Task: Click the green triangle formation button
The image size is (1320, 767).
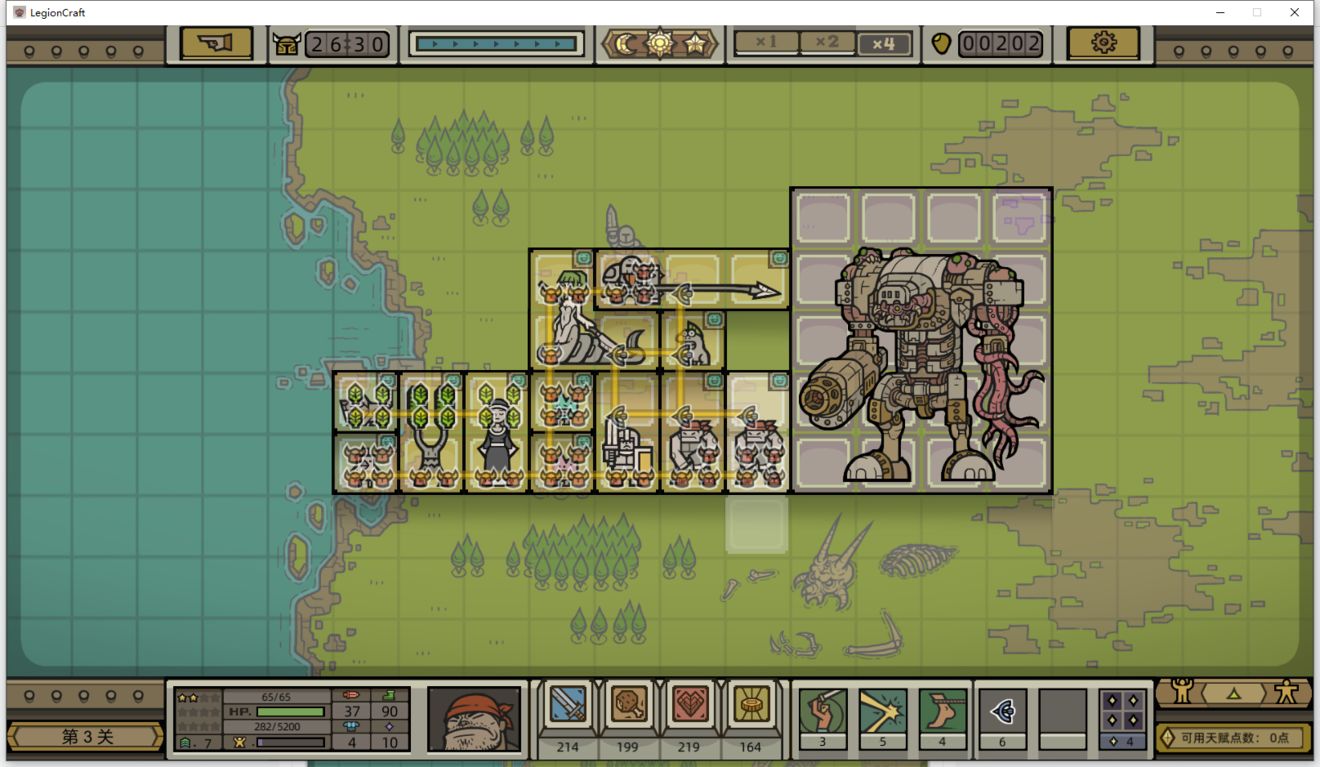Action: pos(1233,692)
